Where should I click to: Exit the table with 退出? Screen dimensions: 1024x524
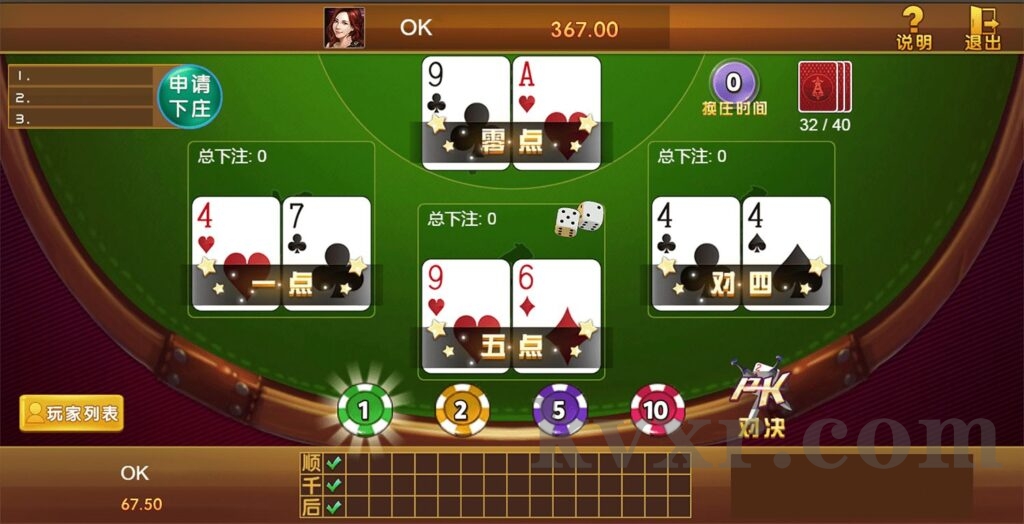click(982, 27)
